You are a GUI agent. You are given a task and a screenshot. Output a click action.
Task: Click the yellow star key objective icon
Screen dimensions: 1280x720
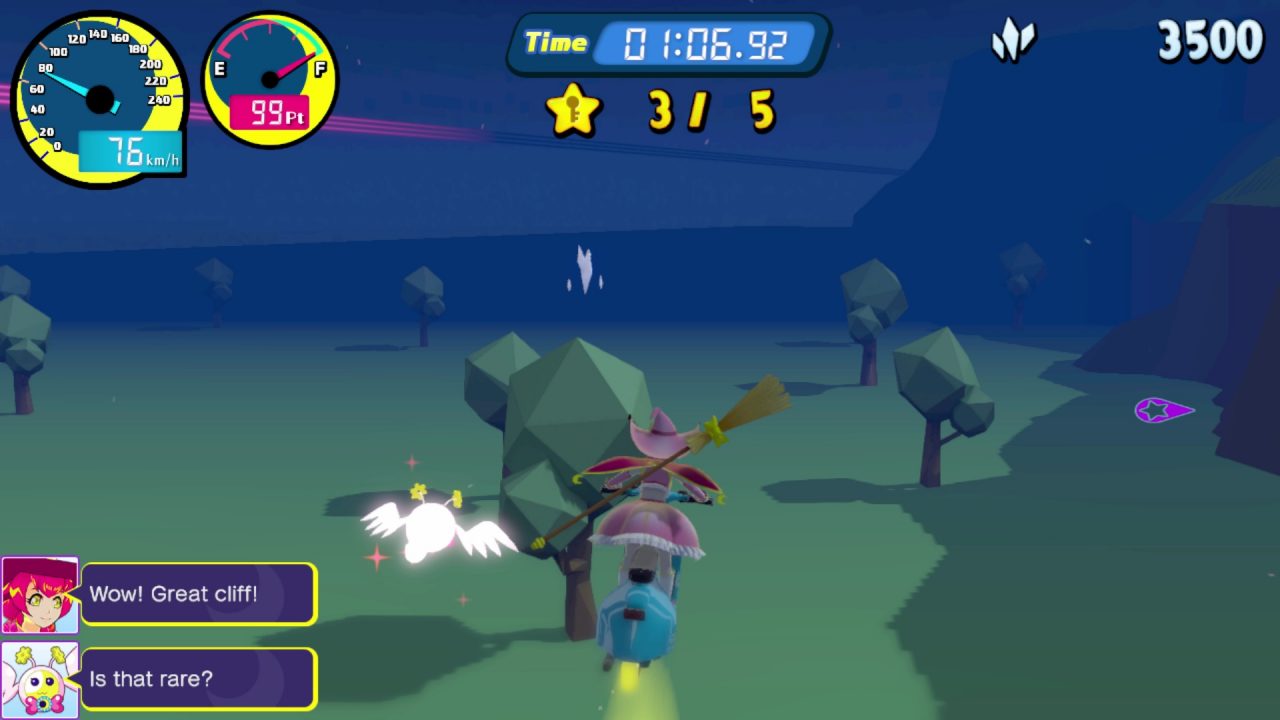point(573,110)
